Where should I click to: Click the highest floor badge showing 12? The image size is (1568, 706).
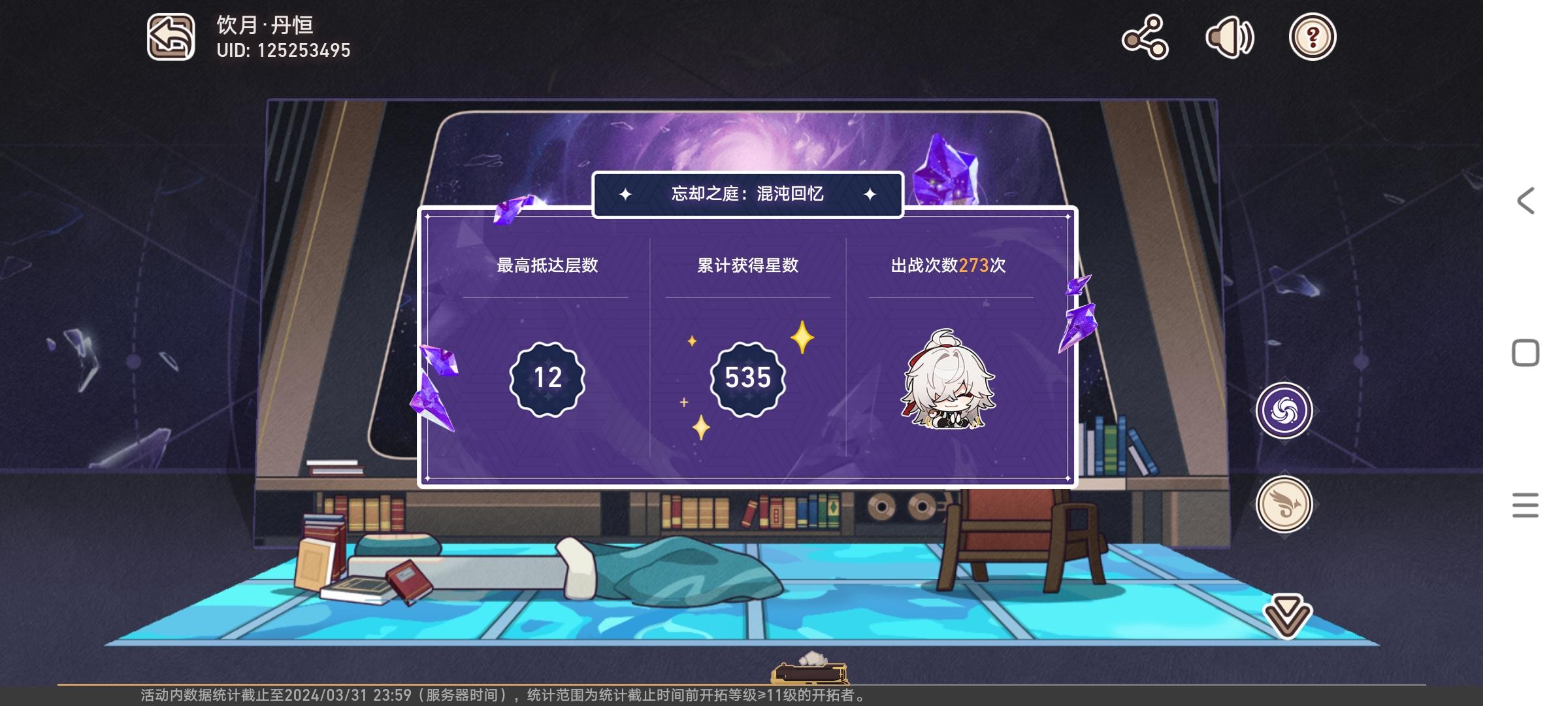[x=547, y=378]
